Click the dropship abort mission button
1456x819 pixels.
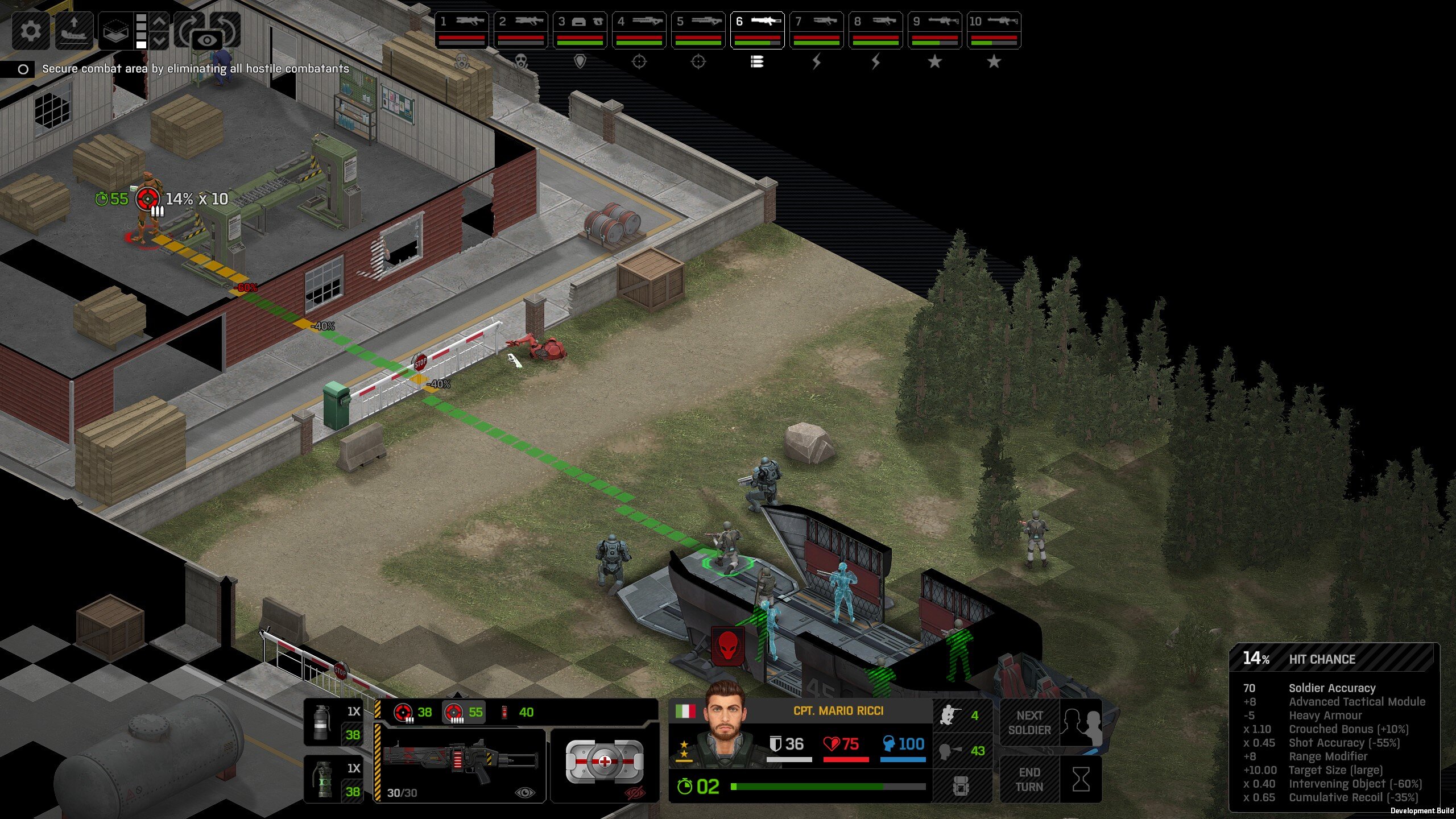(73, 30)
